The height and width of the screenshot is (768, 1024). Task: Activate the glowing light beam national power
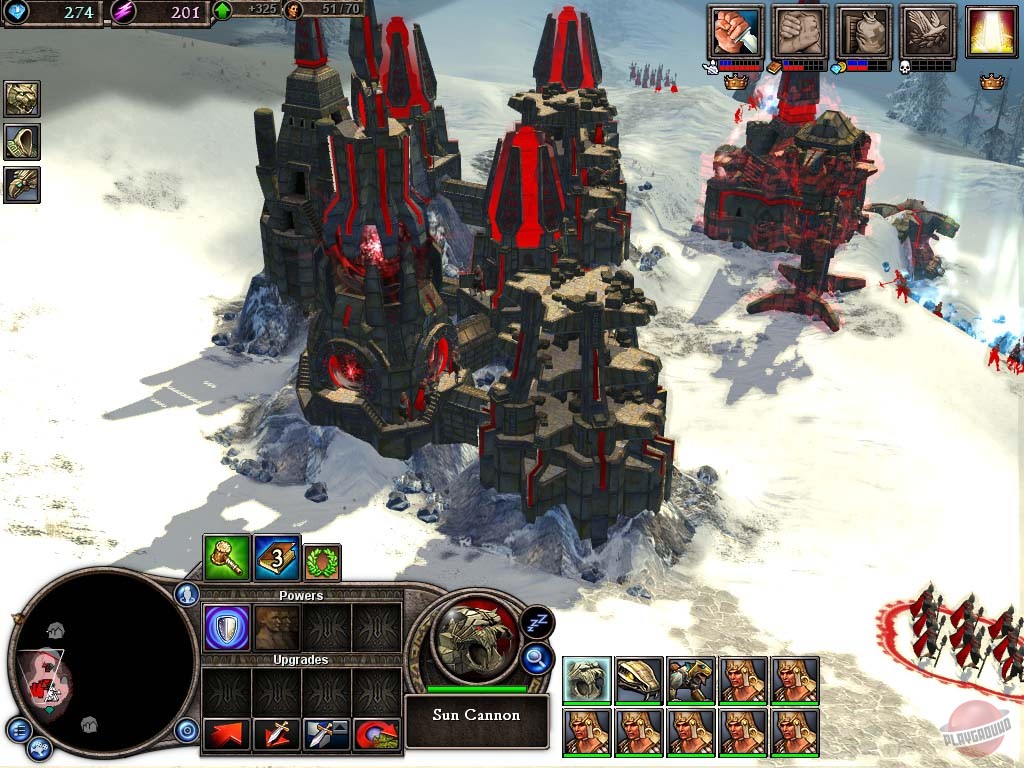(x=991, y=32)
